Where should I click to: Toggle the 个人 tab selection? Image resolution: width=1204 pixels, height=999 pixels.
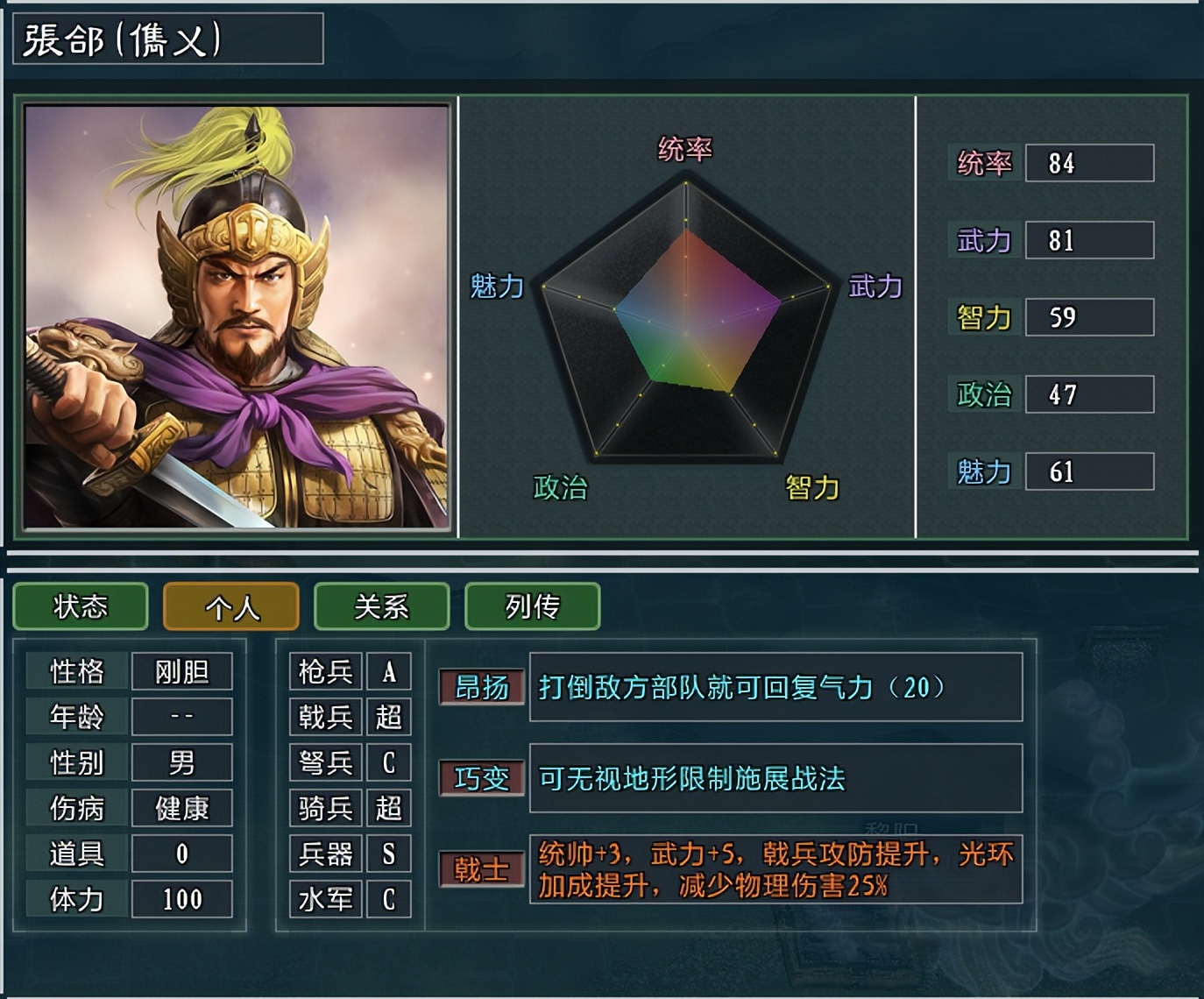230,606
